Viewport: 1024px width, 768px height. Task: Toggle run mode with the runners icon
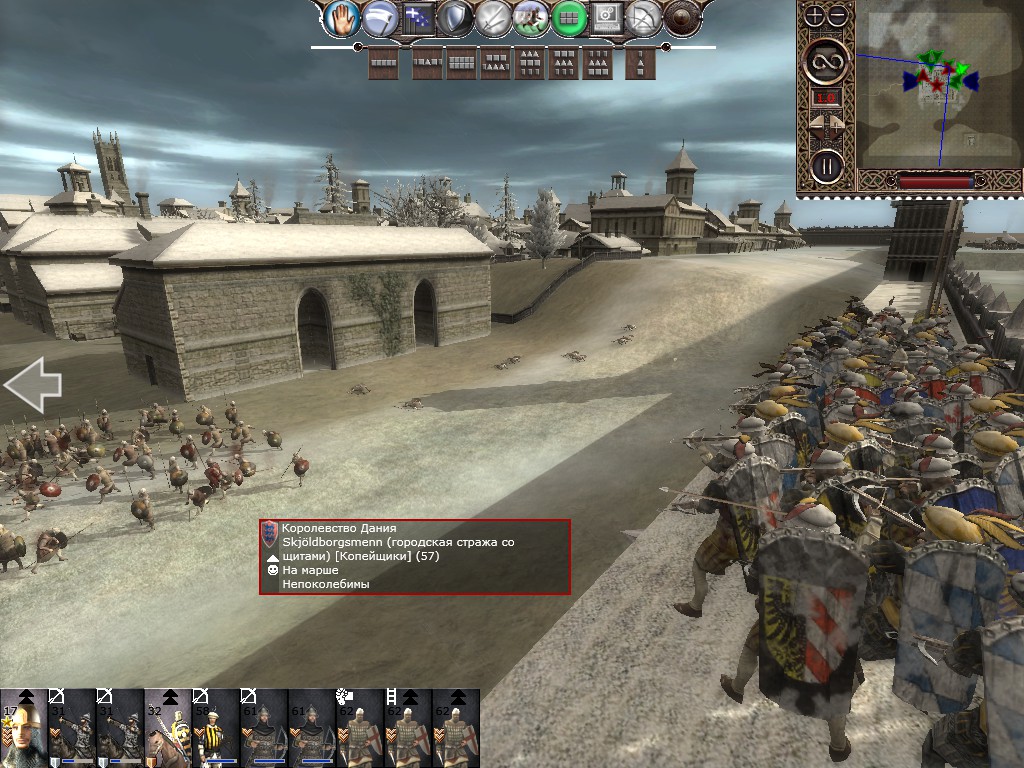[x=530, y=17]
